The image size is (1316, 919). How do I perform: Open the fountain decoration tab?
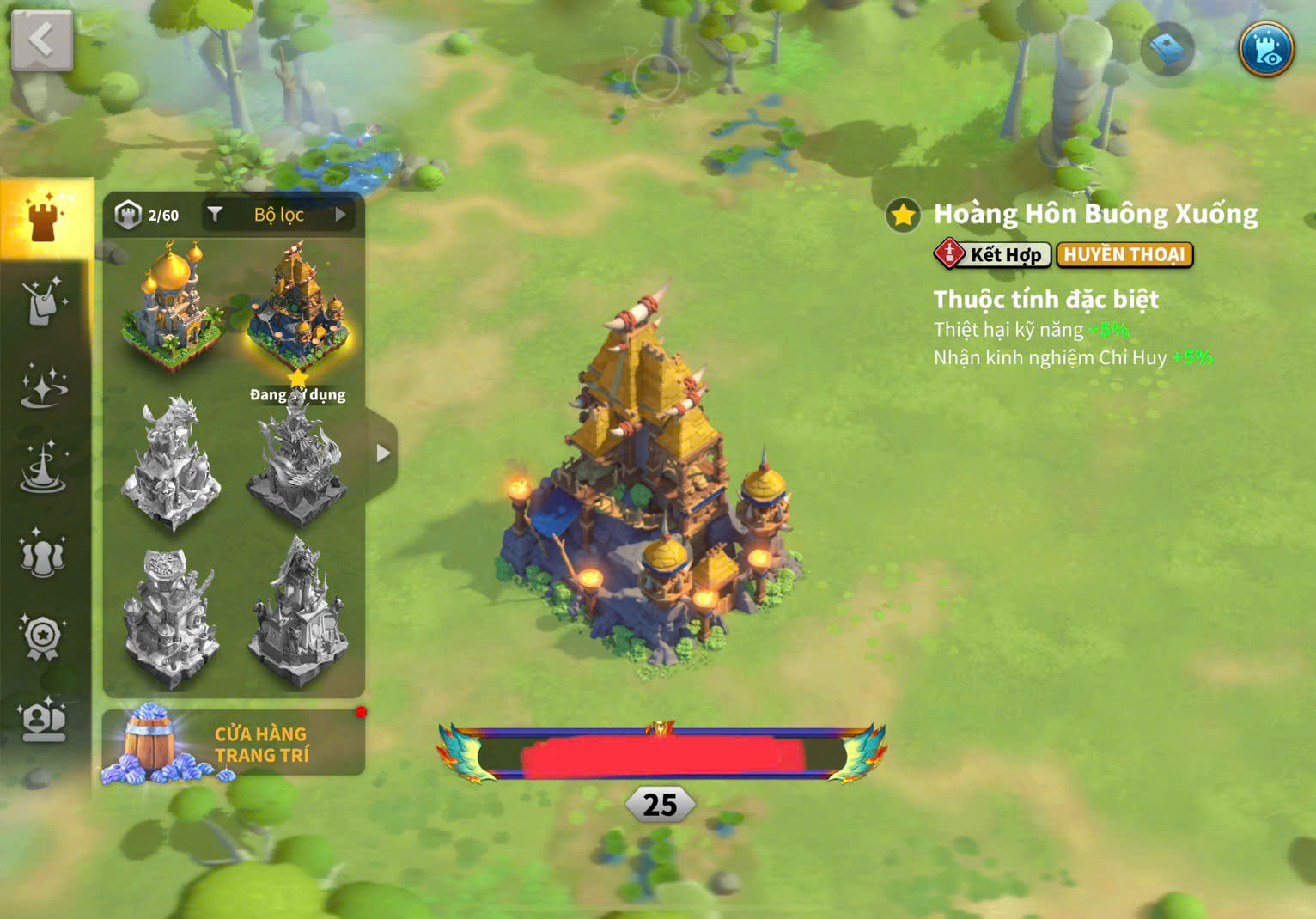tap(44, 469)
